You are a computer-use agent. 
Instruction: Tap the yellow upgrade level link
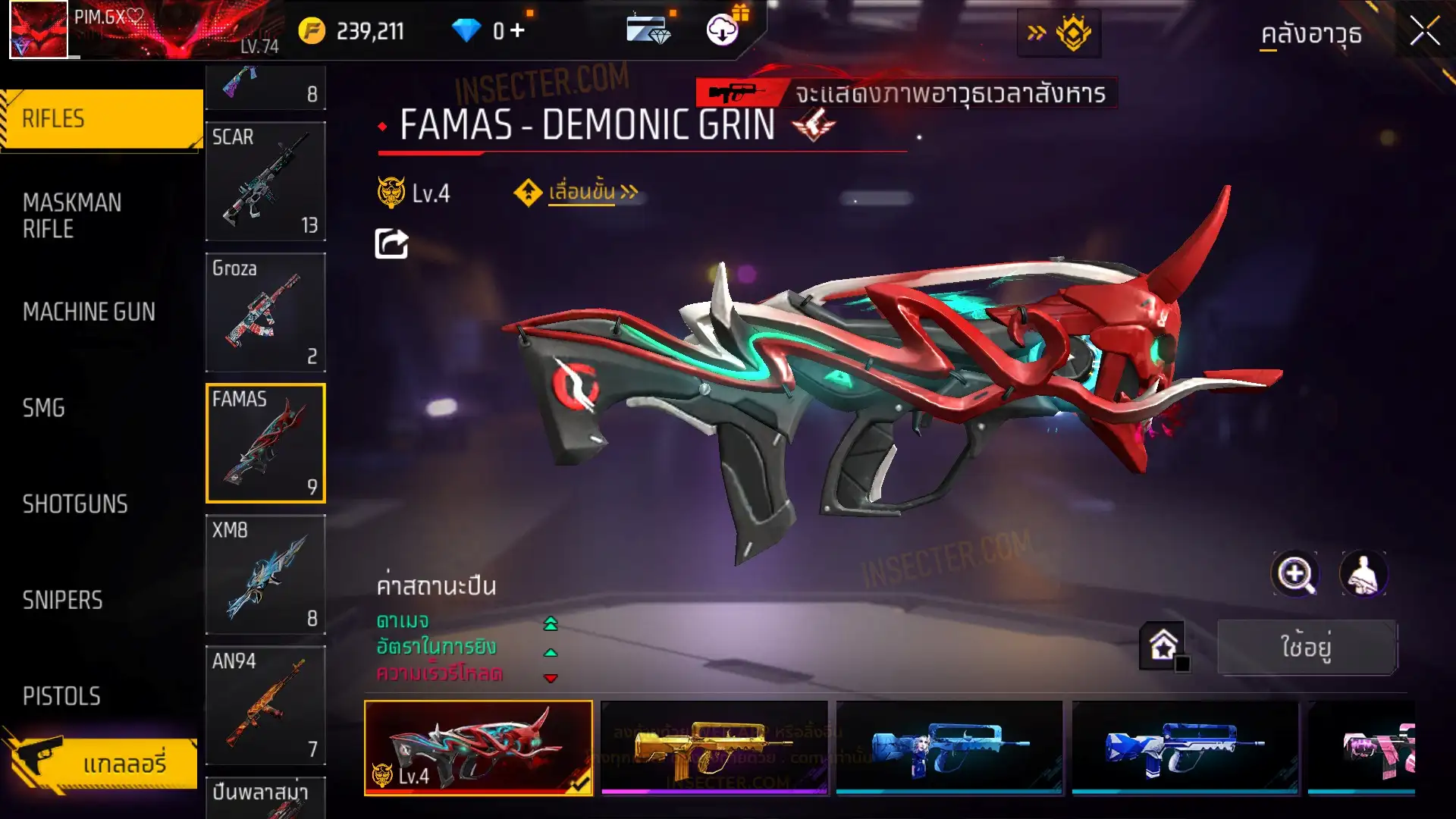(582, 193)
